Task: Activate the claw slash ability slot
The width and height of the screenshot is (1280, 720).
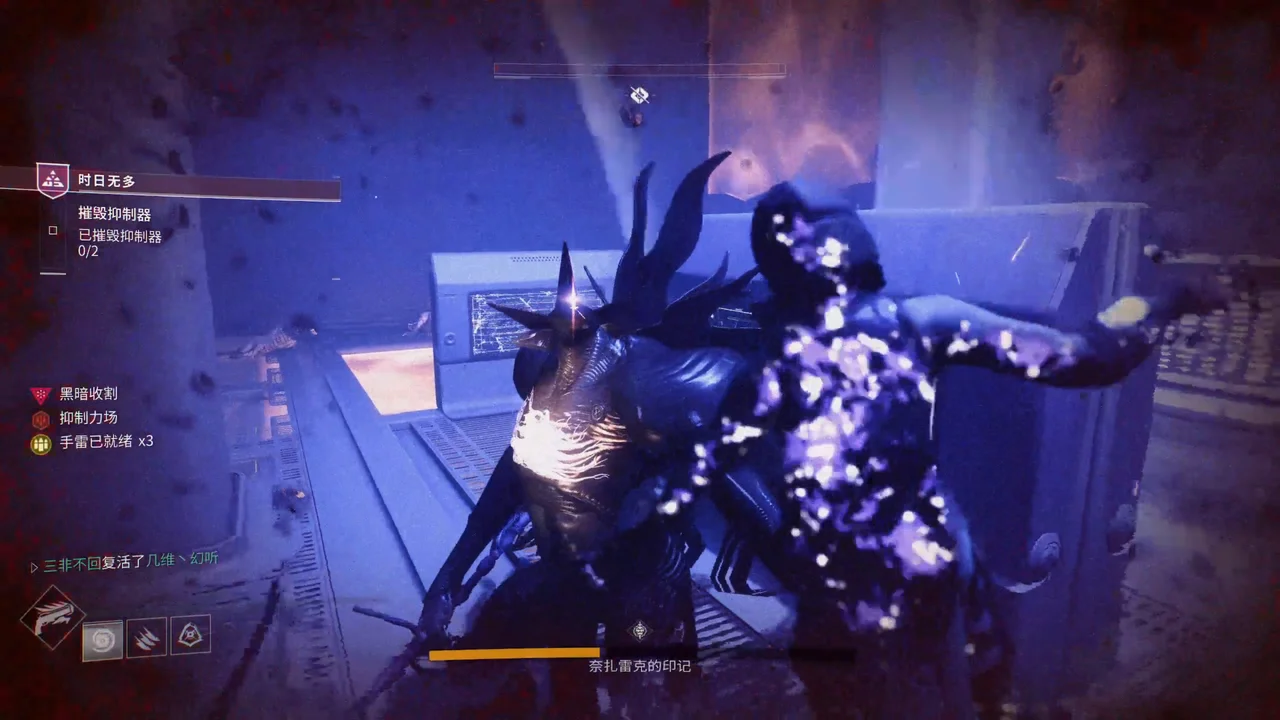Action: click(x=146, y=637)
